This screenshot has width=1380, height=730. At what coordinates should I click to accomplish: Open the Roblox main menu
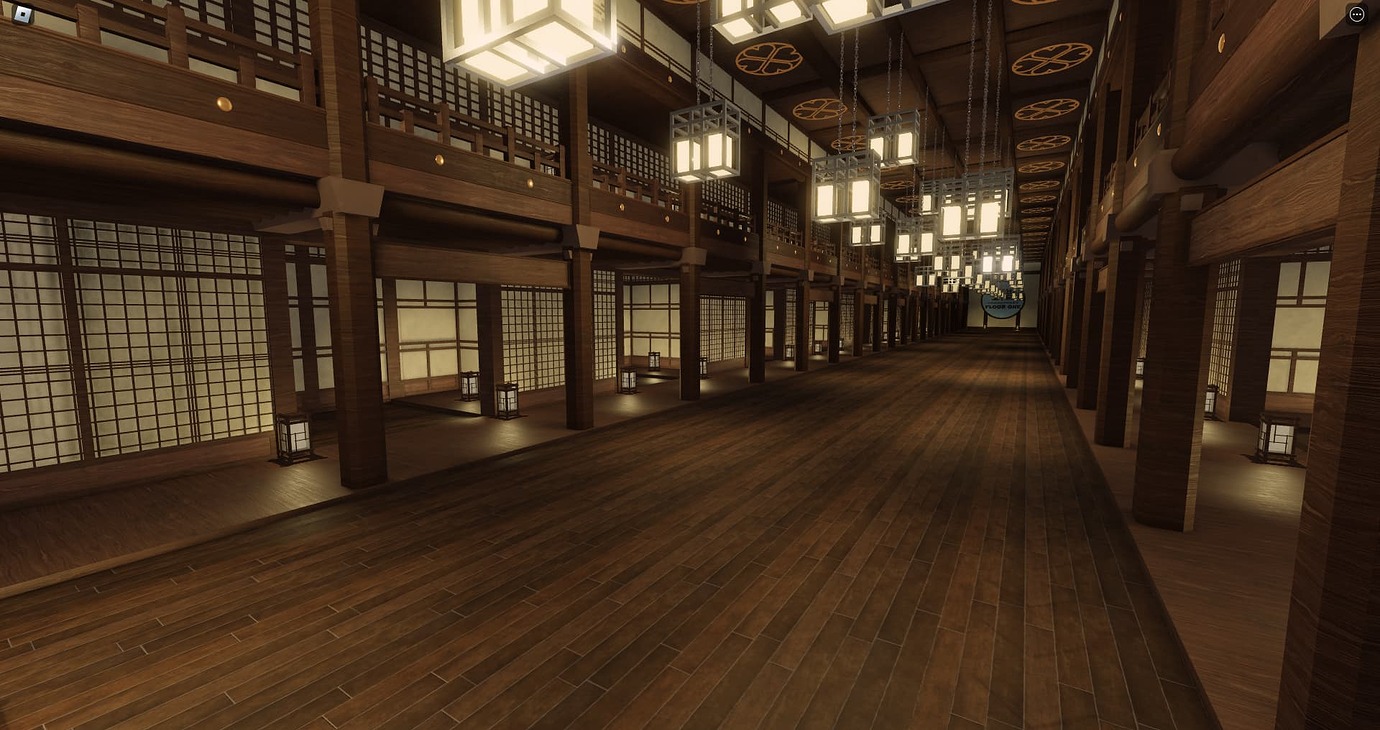point(22,14)
